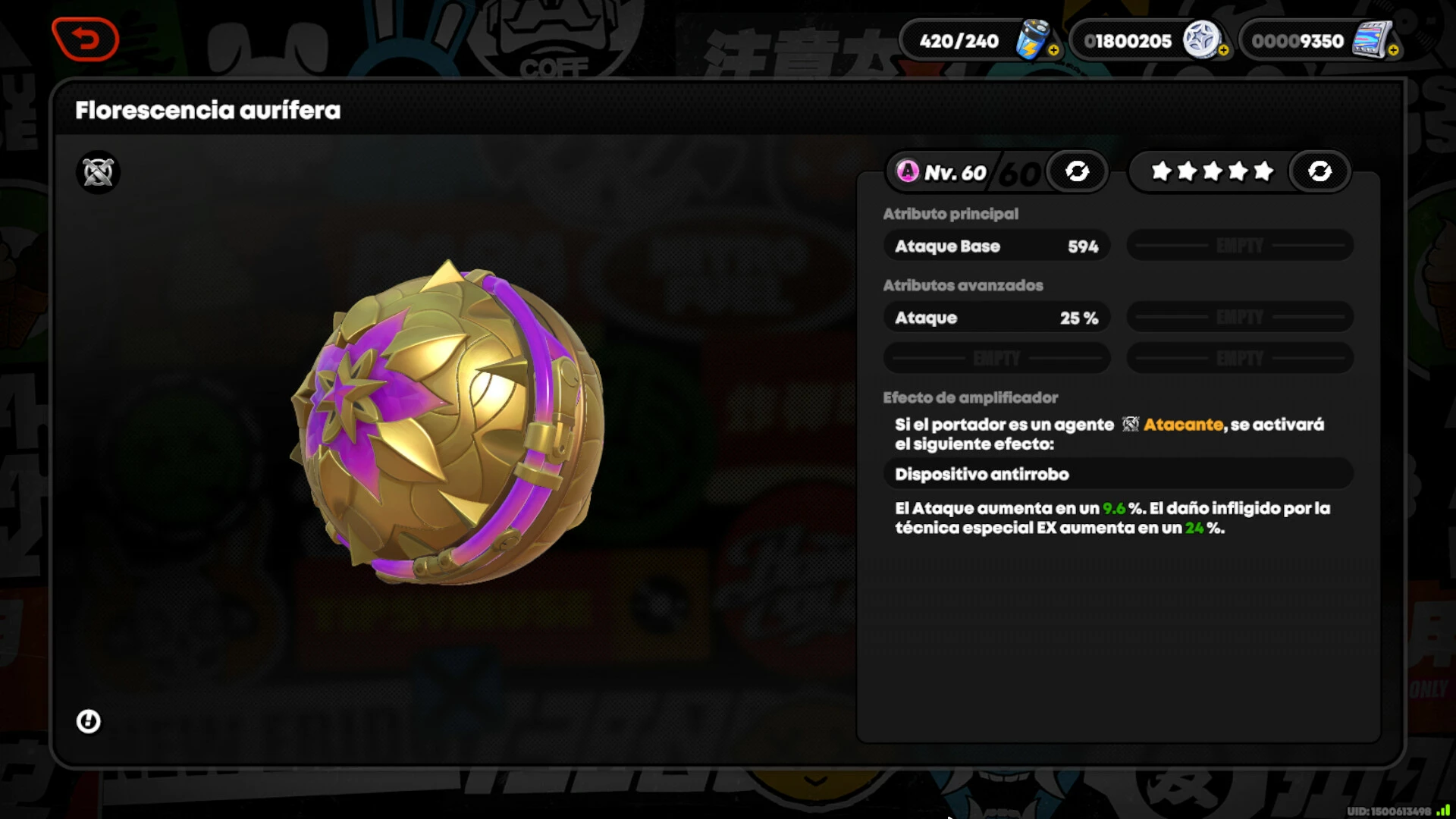Toggle the star rank refresh button

pos(1319,171)
